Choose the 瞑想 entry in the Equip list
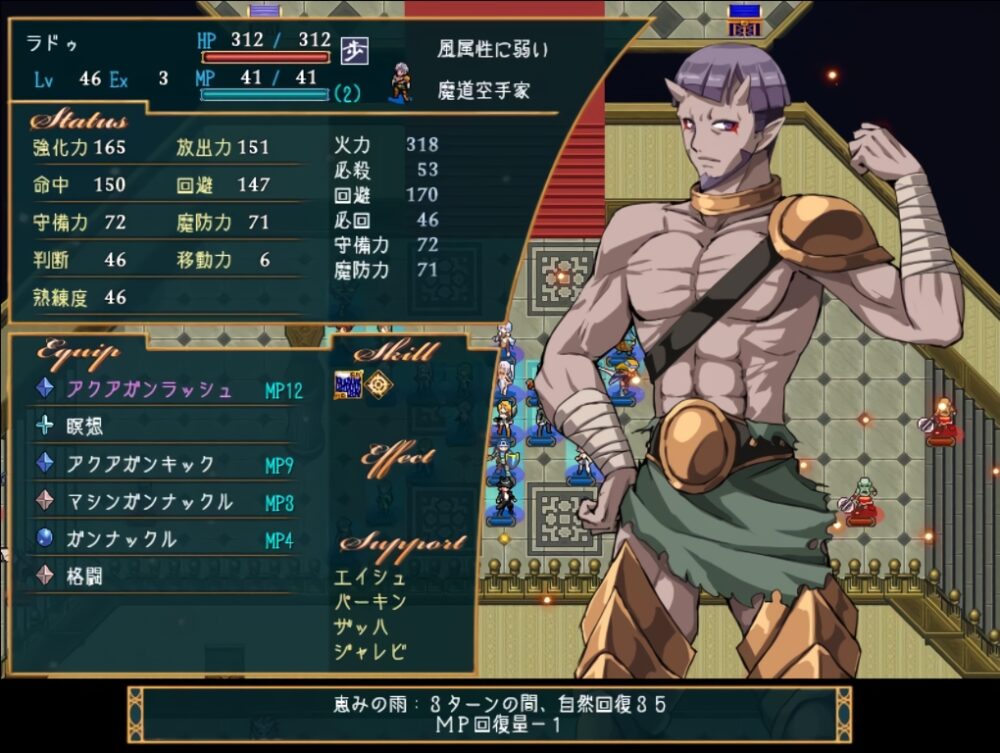The height and width of the screenshot is (753, 1000). pyautogui.click(x=86, y=427)
